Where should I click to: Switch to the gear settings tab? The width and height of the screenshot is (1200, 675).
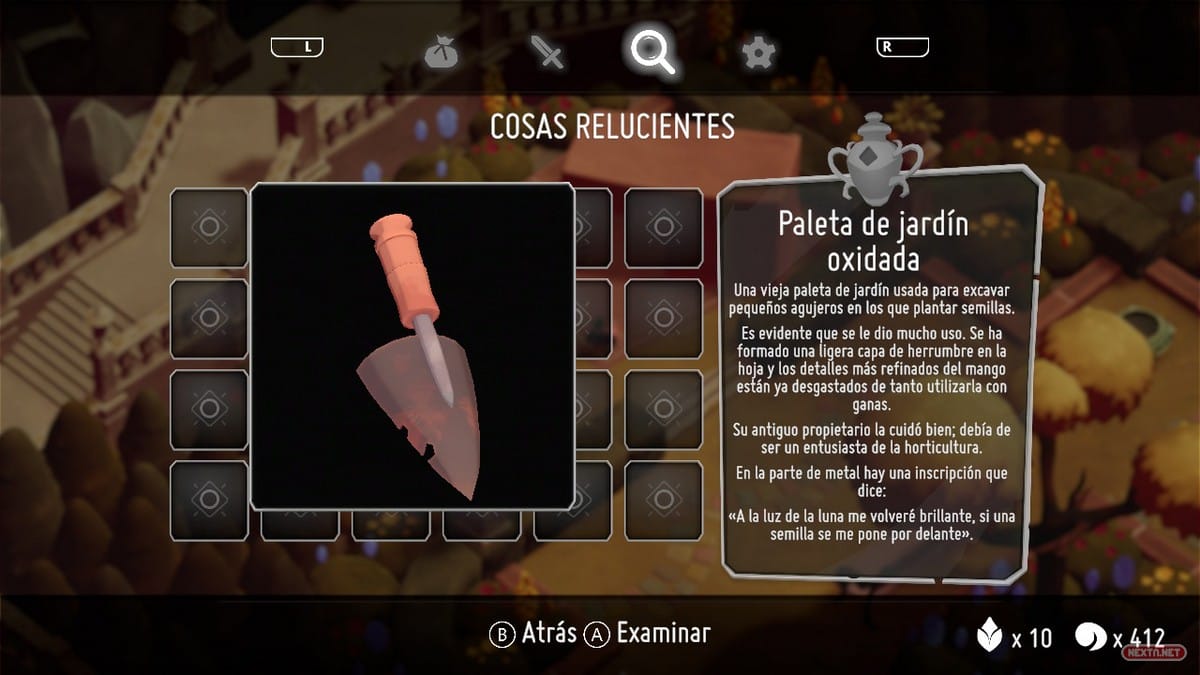(x=759, y=51)
